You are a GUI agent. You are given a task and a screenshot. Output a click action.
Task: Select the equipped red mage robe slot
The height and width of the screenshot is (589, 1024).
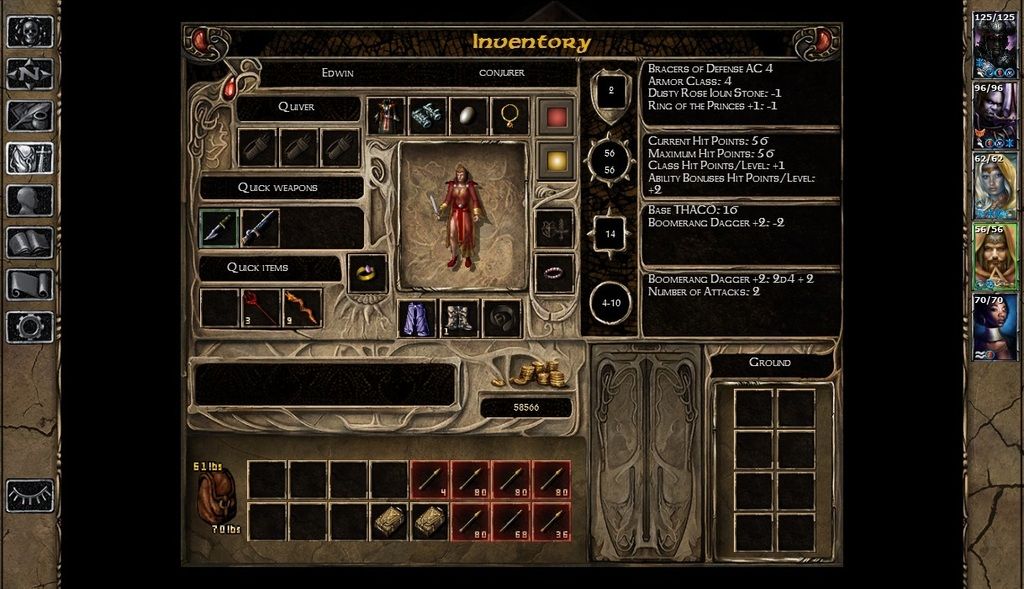(386, 116)
